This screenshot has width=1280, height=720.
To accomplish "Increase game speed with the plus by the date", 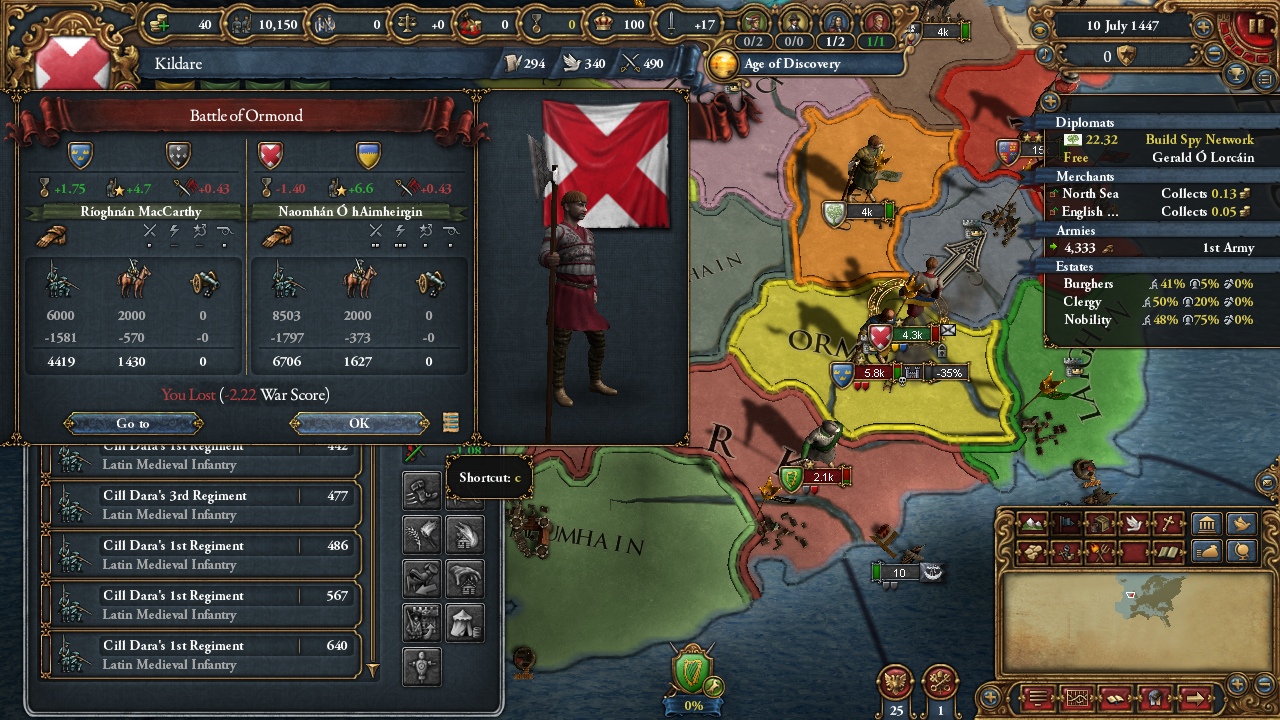I will click(x=1203, y=27).
